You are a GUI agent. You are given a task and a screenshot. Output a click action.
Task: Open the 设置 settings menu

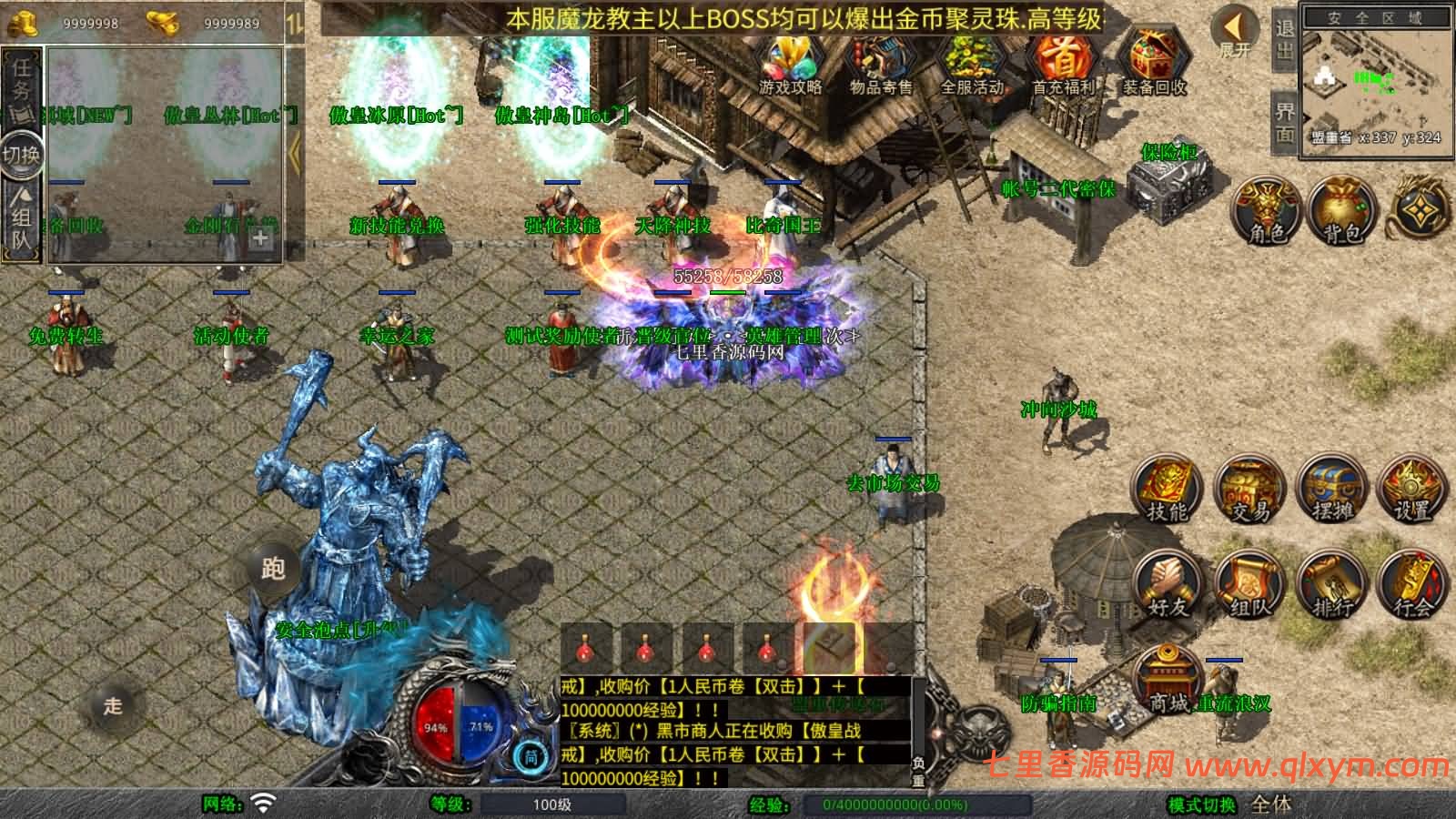pos(1412,490)
